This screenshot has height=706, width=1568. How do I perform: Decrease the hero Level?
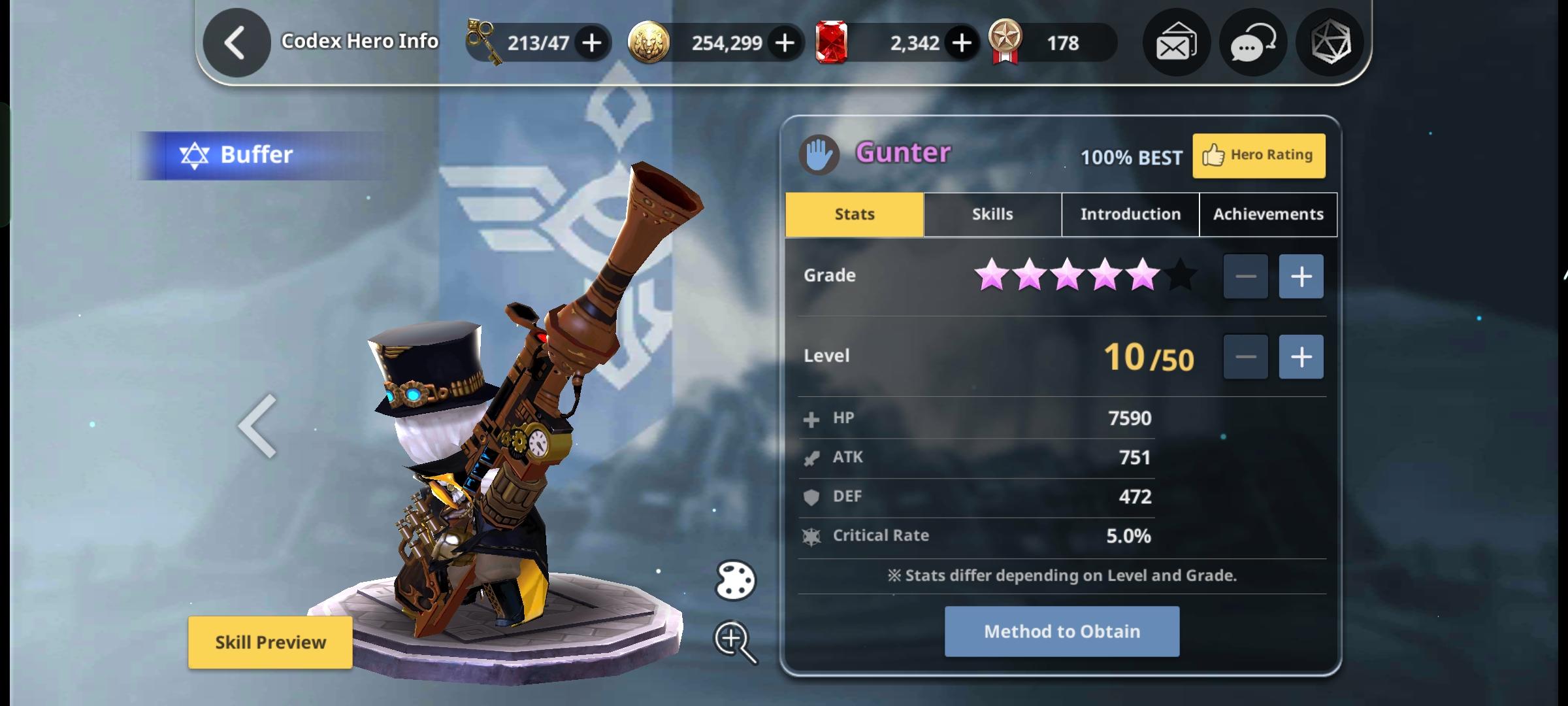pyautogui.click(x=1245, y=356)
